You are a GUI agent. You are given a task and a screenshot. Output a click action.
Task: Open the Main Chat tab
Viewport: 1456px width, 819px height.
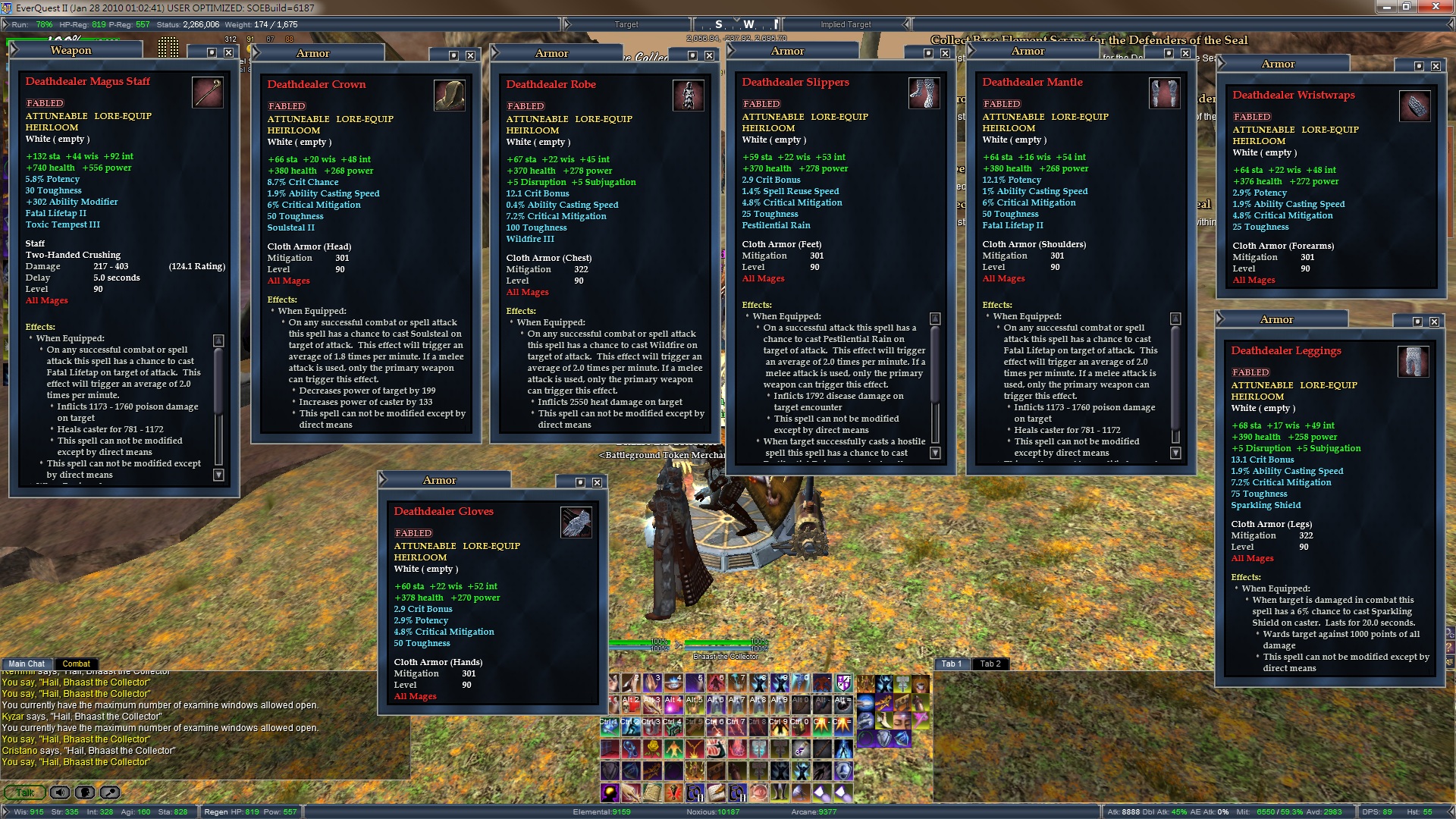tap(27, 664)
